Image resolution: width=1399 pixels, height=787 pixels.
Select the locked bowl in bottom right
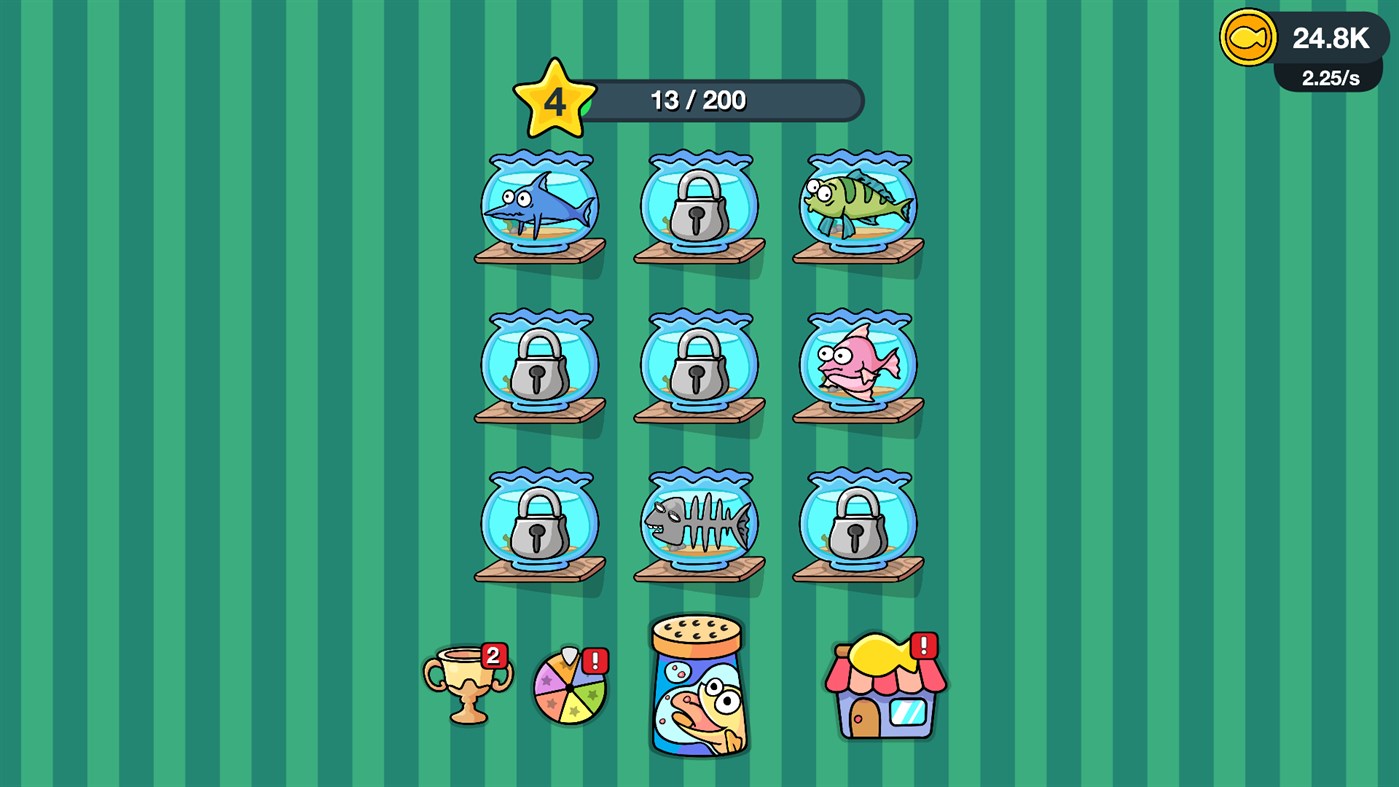coord(857,522)
